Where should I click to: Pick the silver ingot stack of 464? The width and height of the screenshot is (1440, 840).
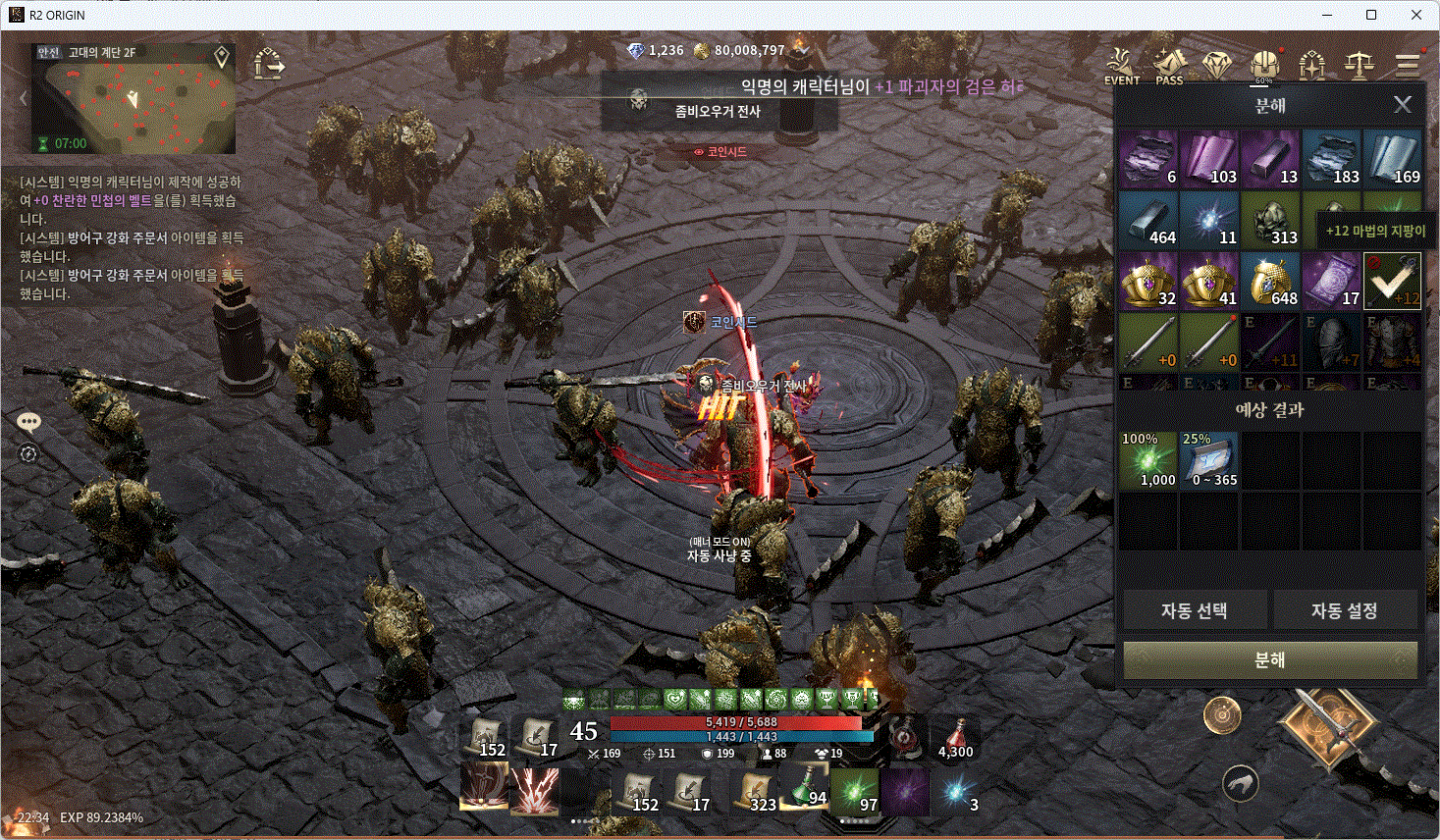click(x=1148, y=220)
